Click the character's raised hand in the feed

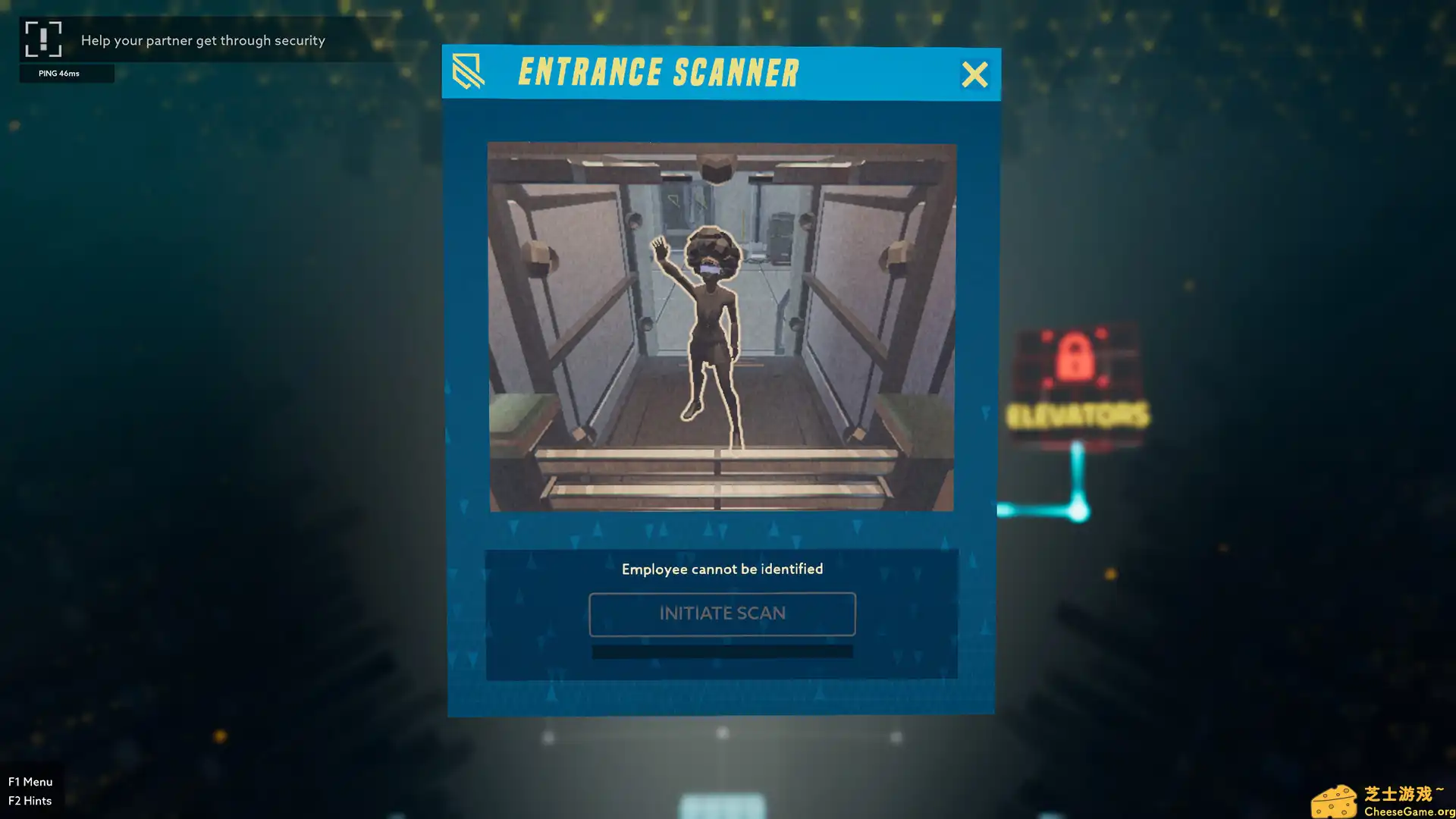point(659,246)
